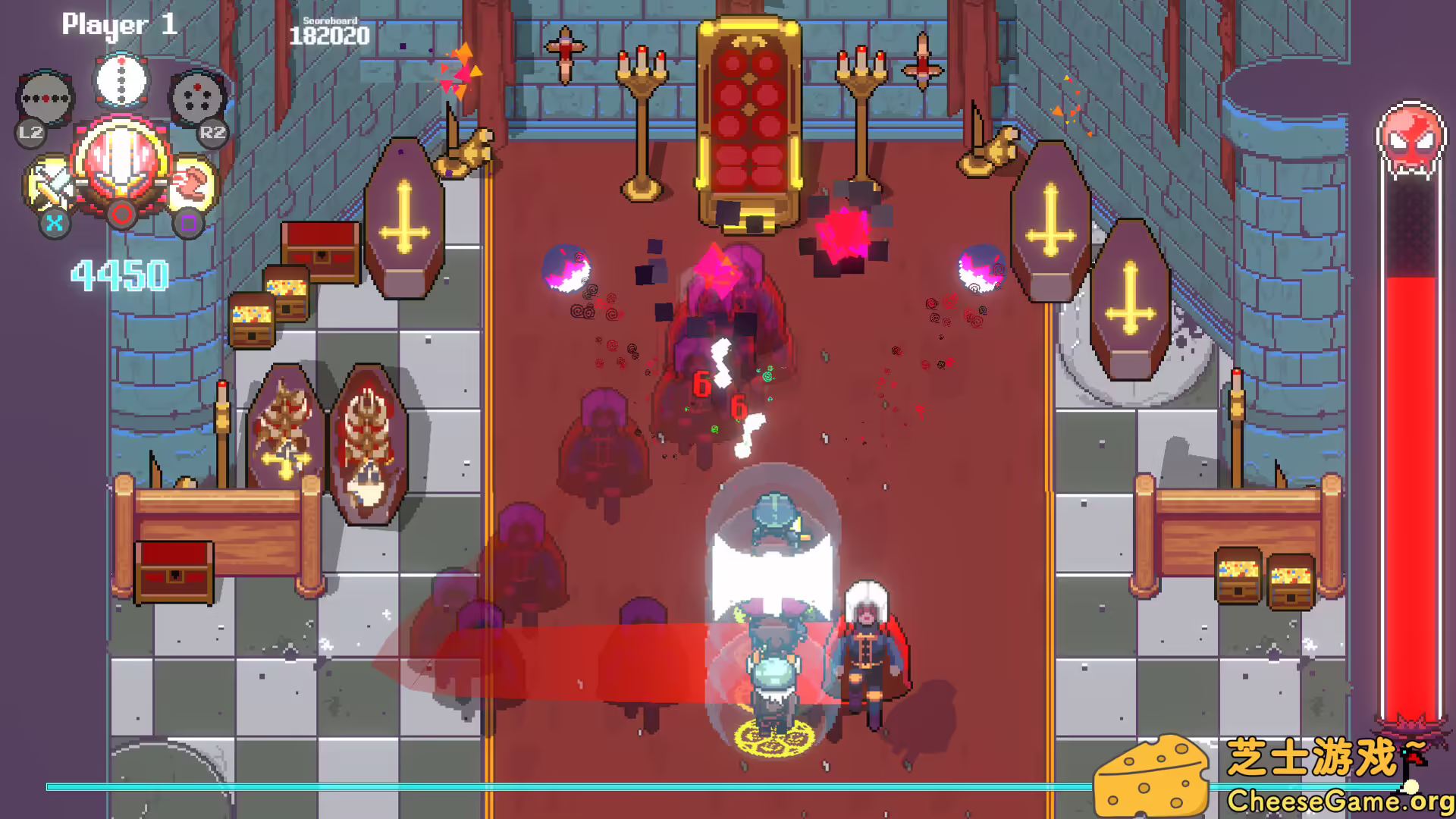Image resolution: width=1456 pixels, height=819 pixels.
Task: Click the X controller button prompt
Action: click(53, 224)
